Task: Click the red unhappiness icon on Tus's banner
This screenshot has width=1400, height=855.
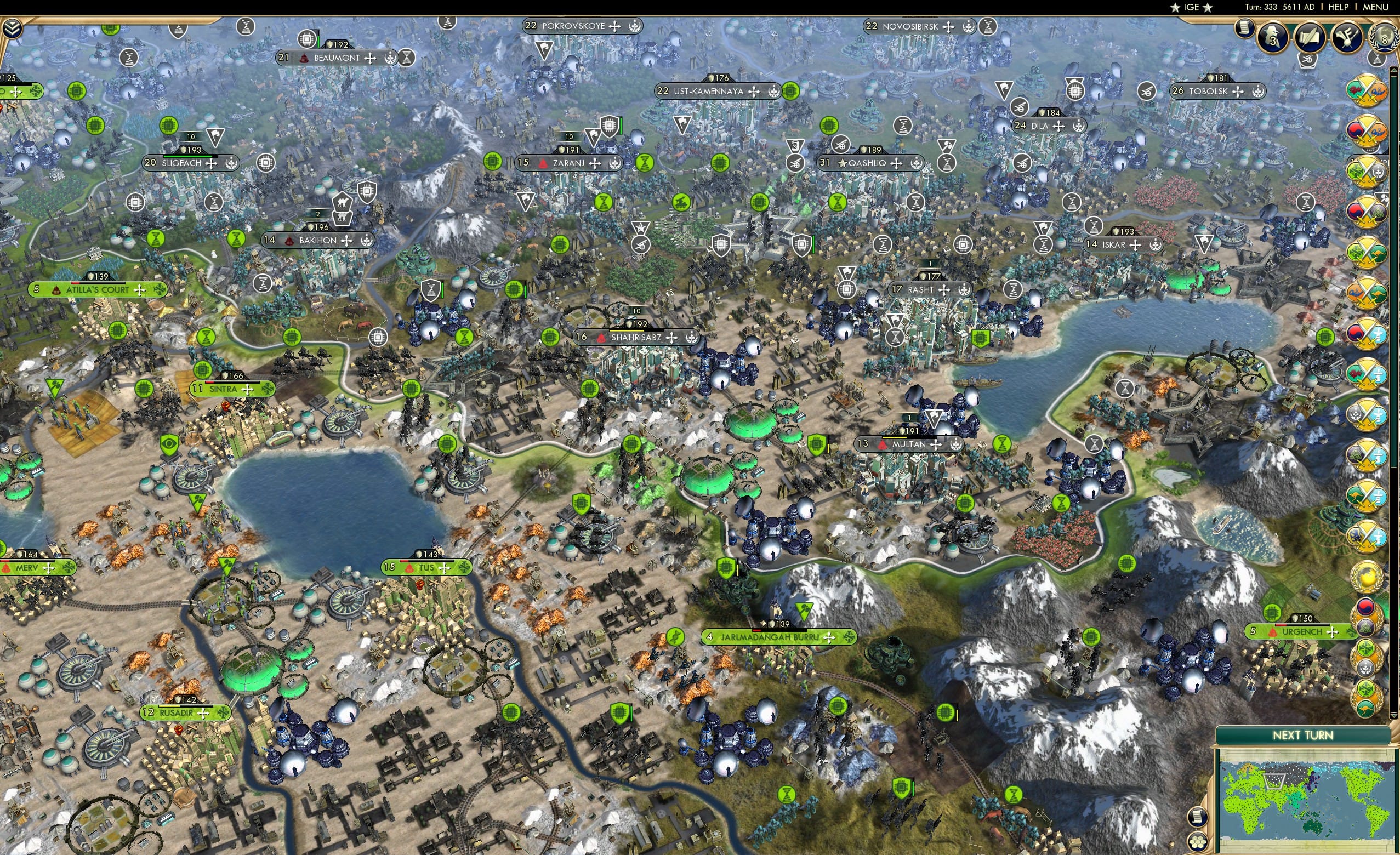Action: (x=409, y=569)
